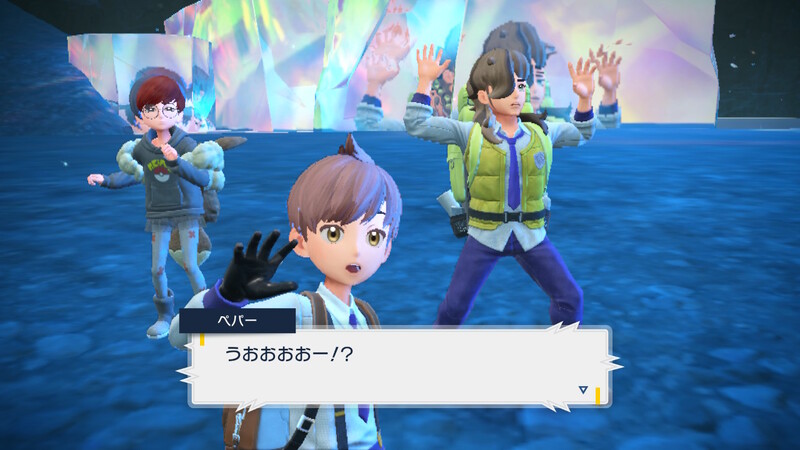Advance dialogue with the blue arrow indicator
The image size is (800, 450).
(583, 389)
